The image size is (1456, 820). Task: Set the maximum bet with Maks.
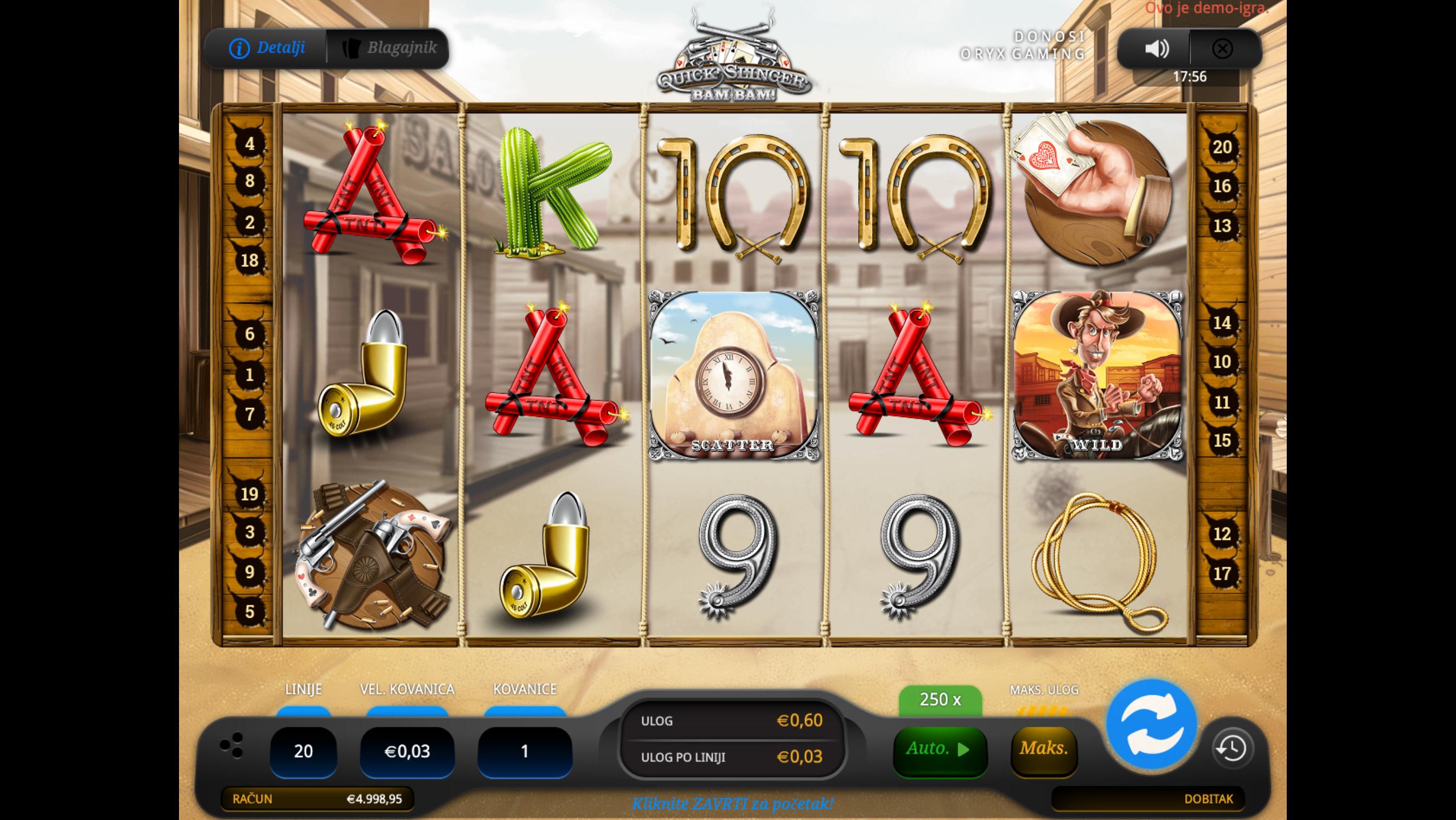(1043, 749)
